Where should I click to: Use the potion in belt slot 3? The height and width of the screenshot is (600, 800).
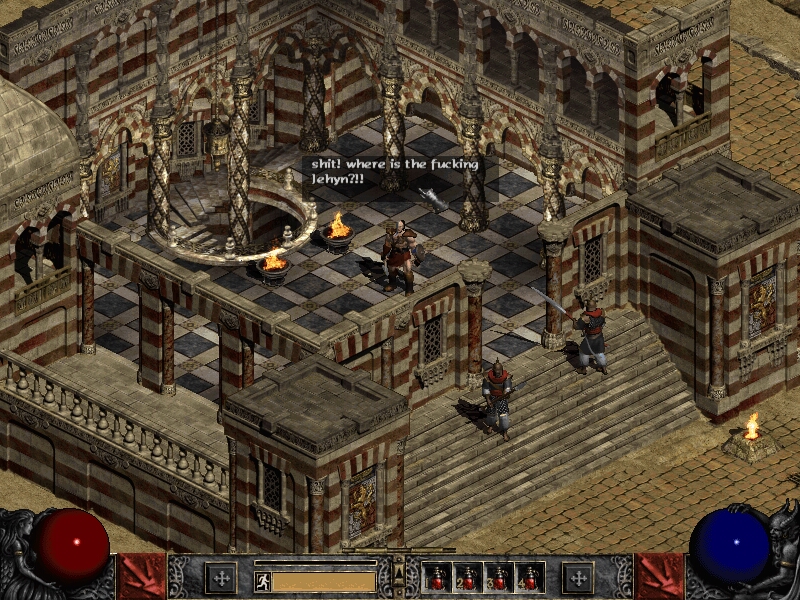point(499,578)
